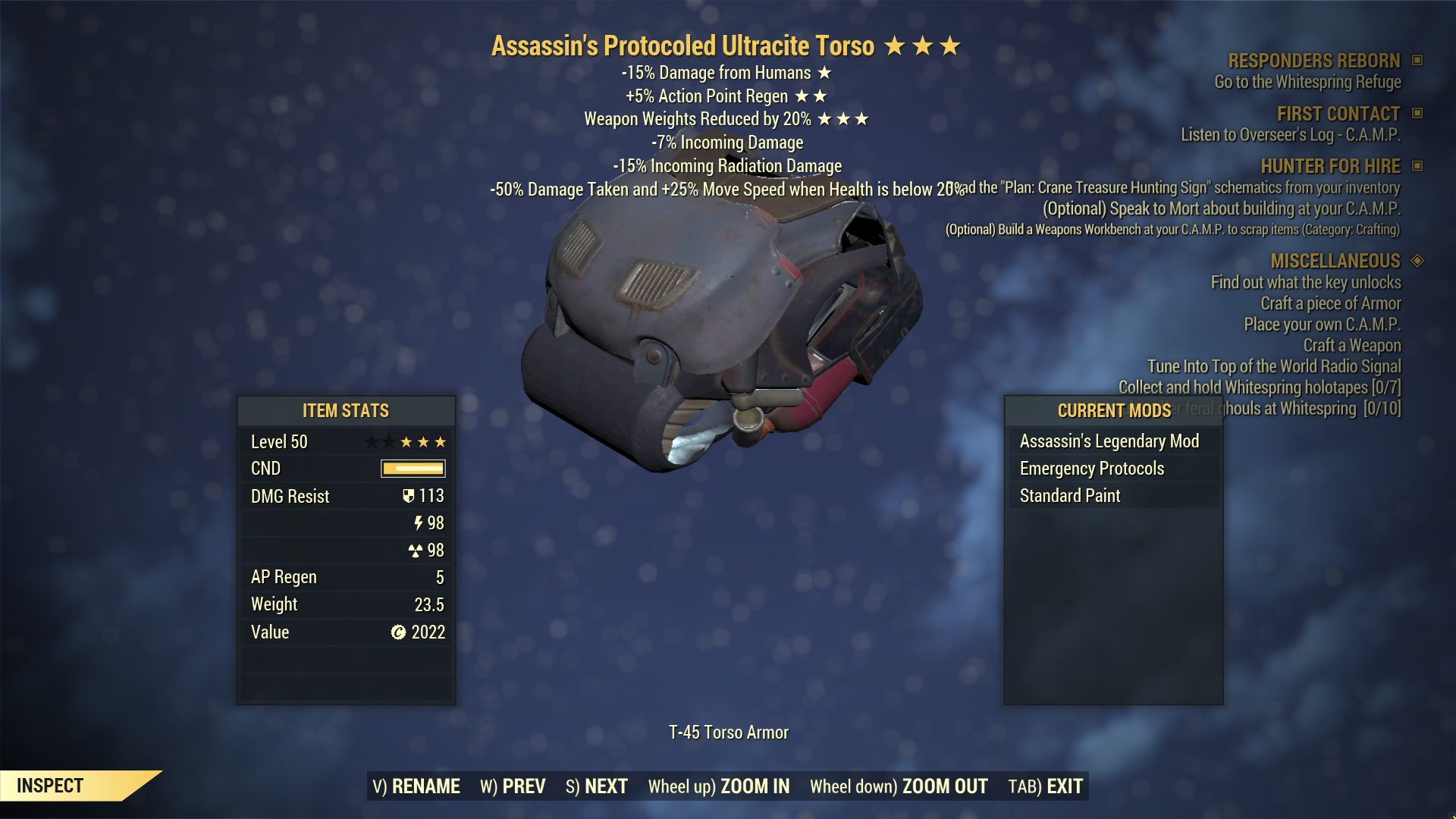The height and width of the screenshot is (819, 1456).
Task: Exit the inspect screen with EXIT
Action: coord(1046,786)
